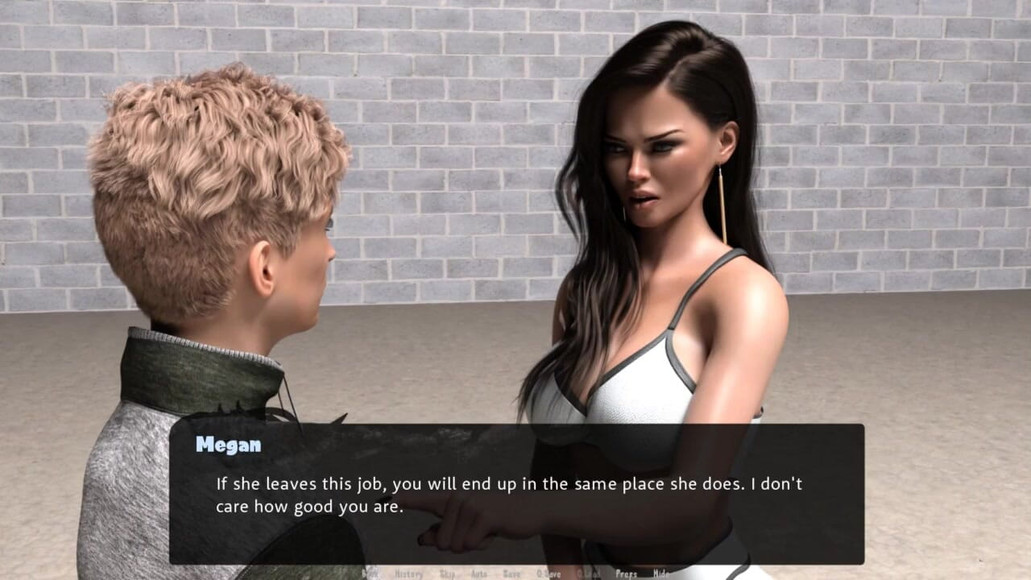
Task: Hide the dialogue interface
Action: click(x=661, y=574)
